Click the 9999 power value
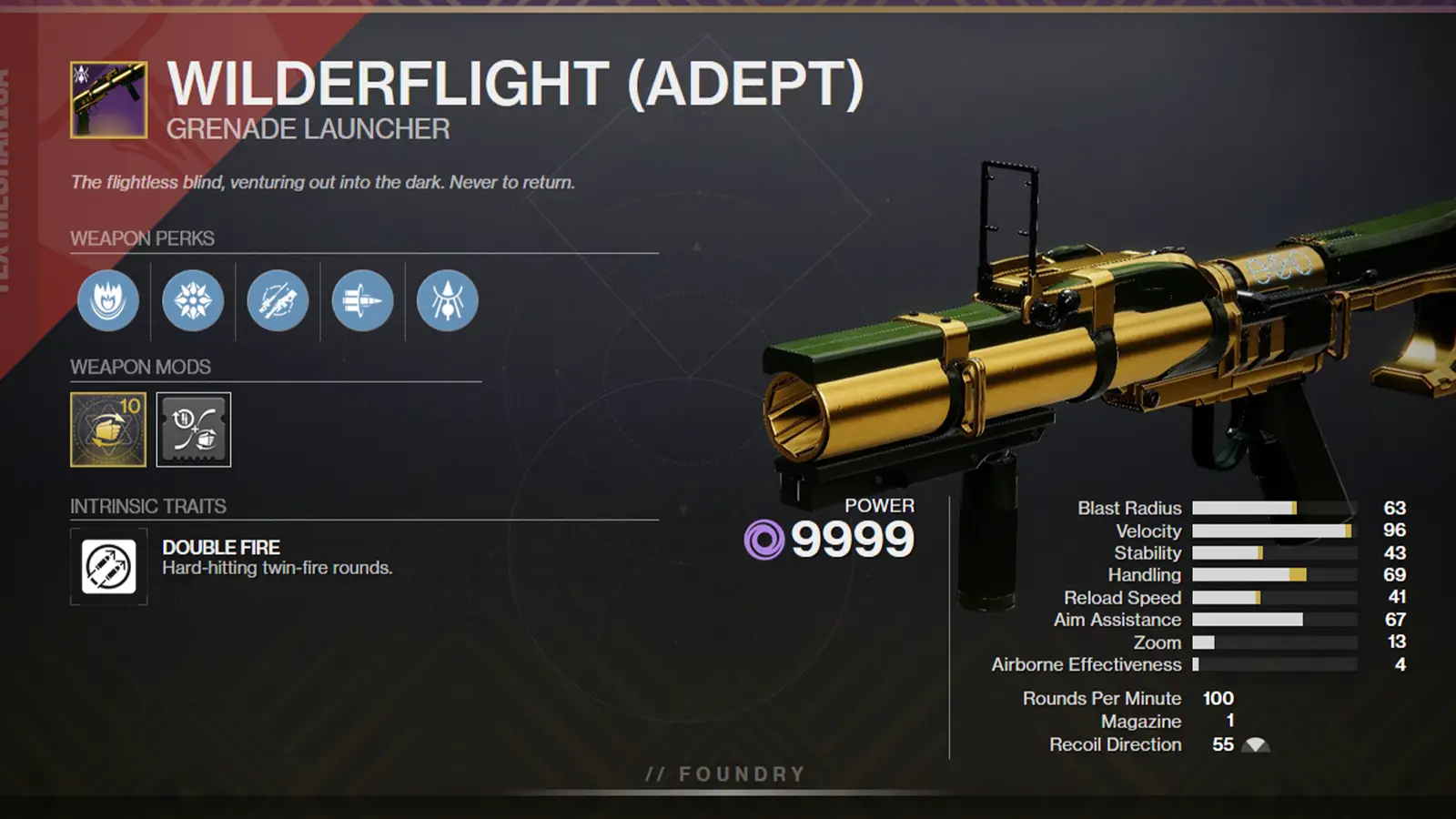The image size is (1456, 819). (x=853, y=539)
